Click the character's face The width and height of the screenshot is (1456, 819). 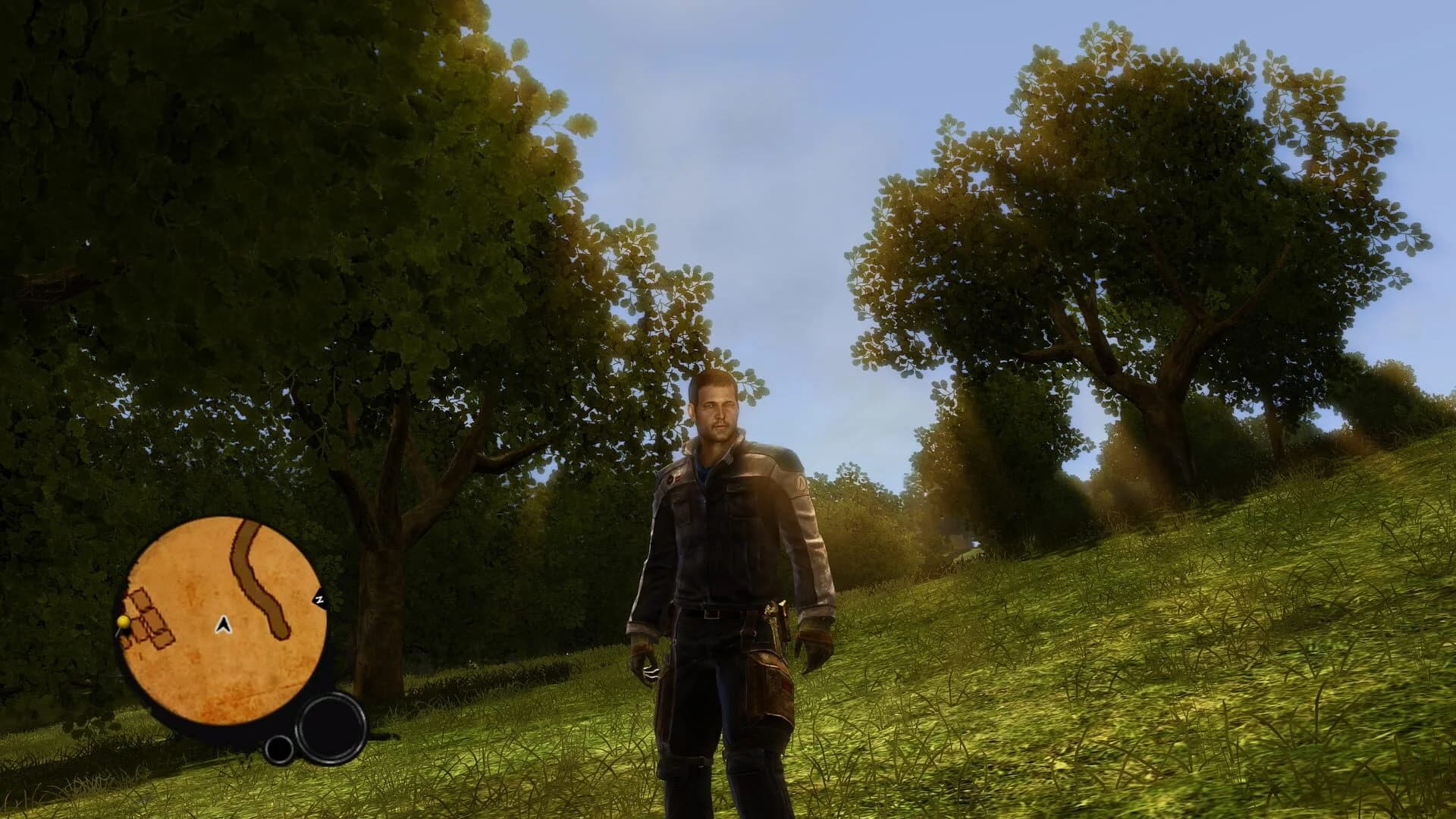coord(715,412)
